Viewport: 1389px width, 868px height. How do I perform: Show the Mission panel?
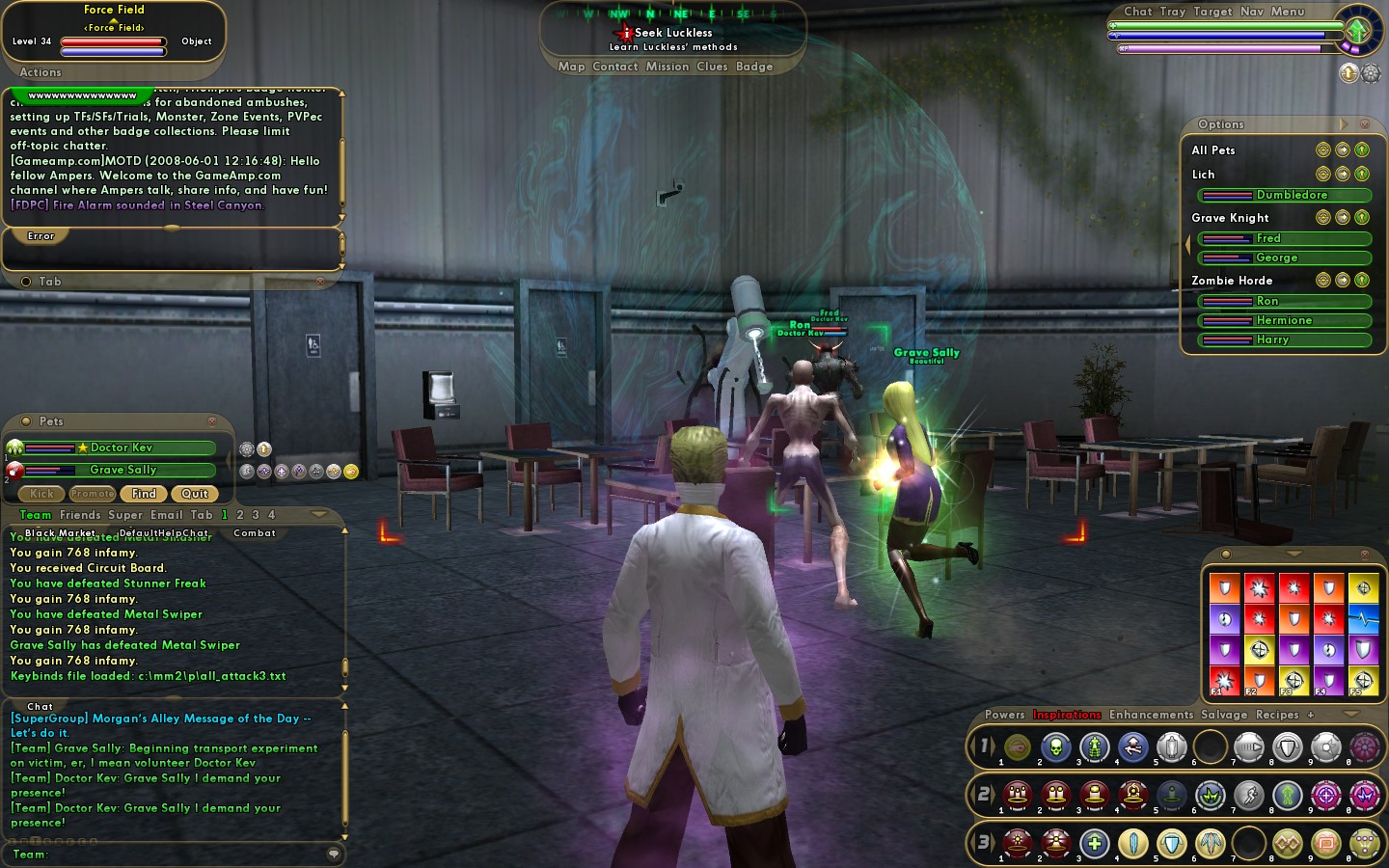tap(667, 67)
